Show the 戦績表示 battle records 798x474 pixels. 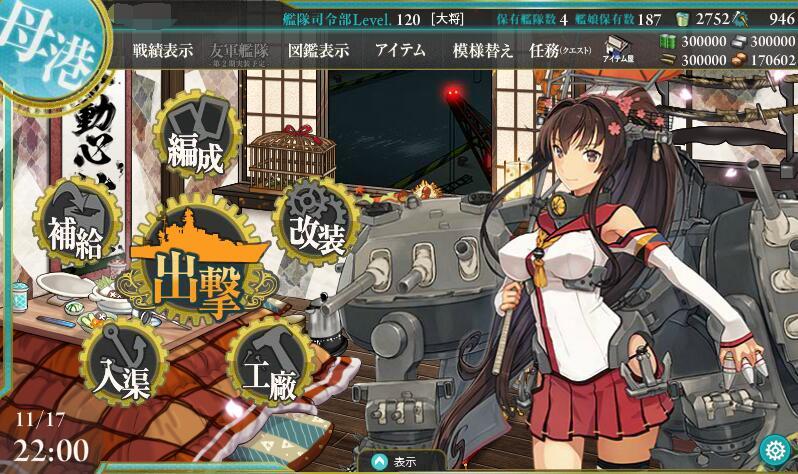click(164, 52)
